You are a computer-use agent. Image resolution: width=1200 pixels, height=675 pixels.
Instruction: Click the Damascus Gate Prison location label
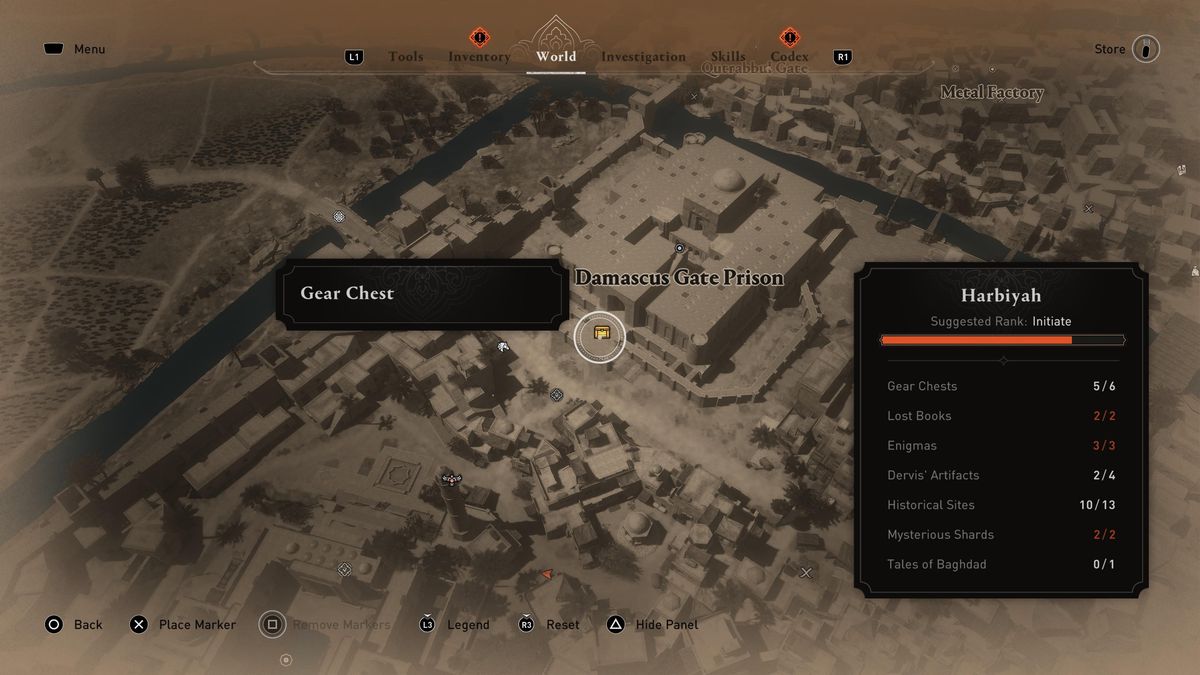pyautogui.click(x=679, y=278)
